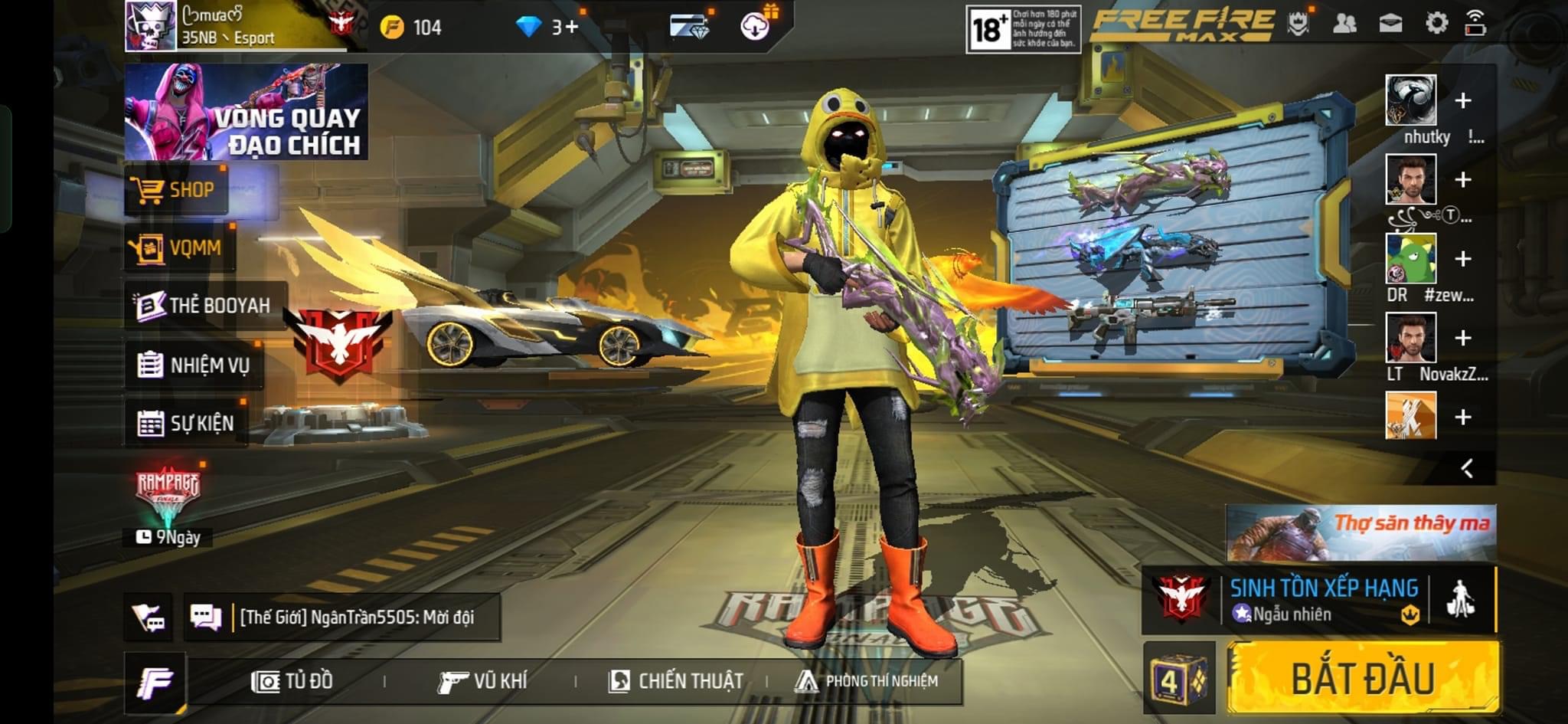
Task: Start the match with BẮT ĐẦU
Action: click(1363, 678)
